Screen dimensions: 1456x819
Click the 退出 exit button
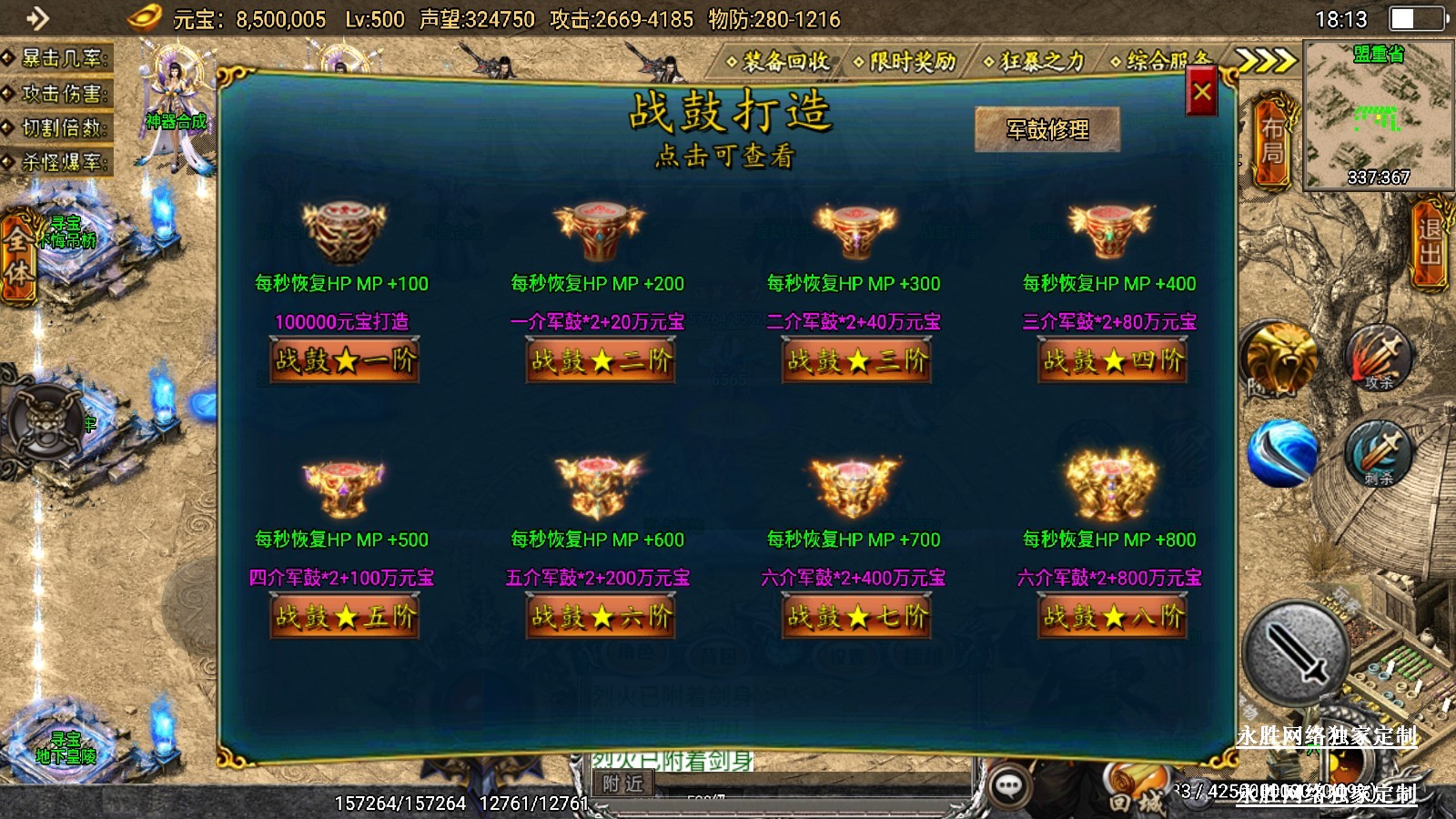(x=1431, y=242)
